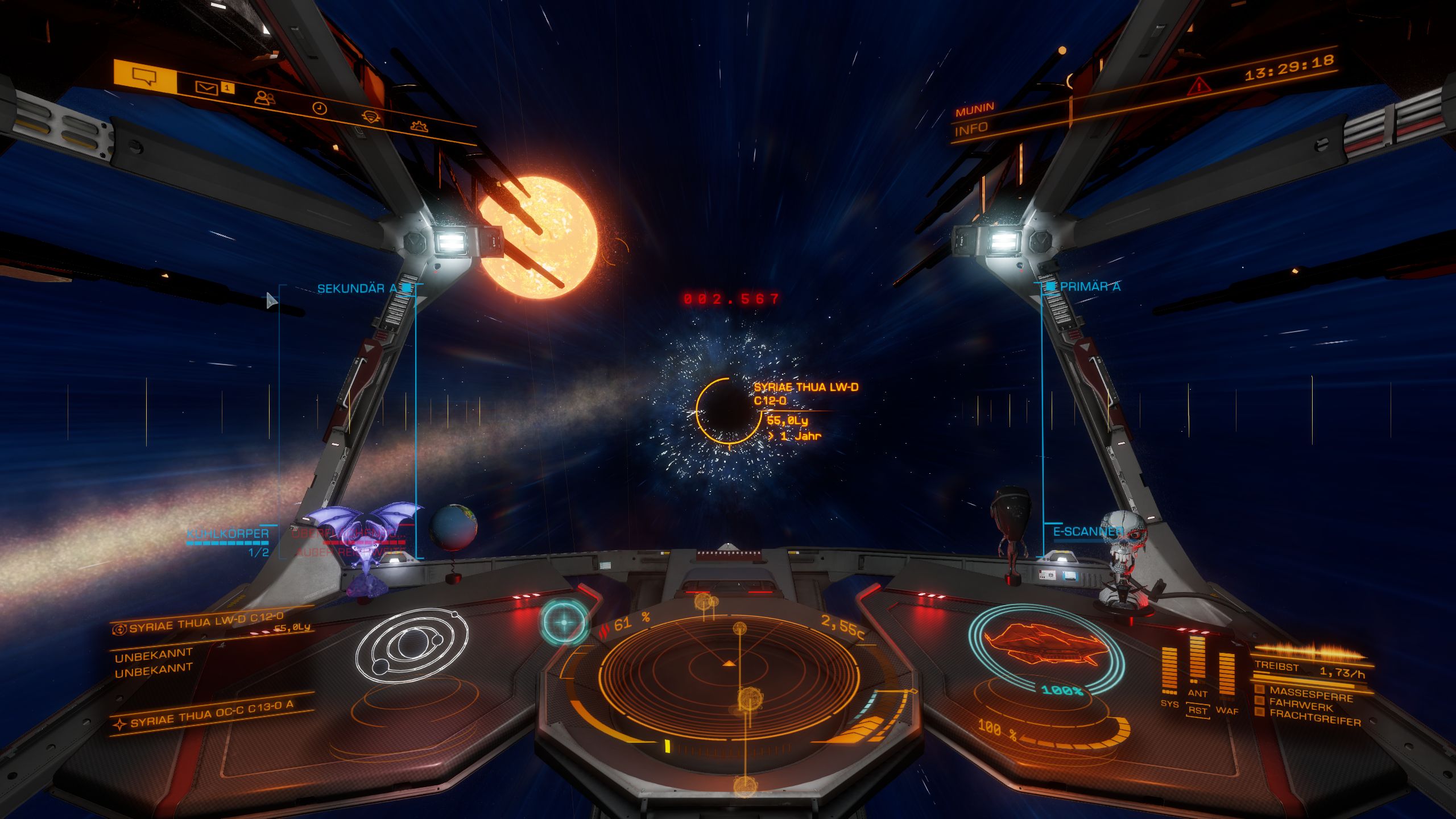Viewport: 1456px width, 819px height.
Task: Open the gear settings tab
Action: point(419,126)
